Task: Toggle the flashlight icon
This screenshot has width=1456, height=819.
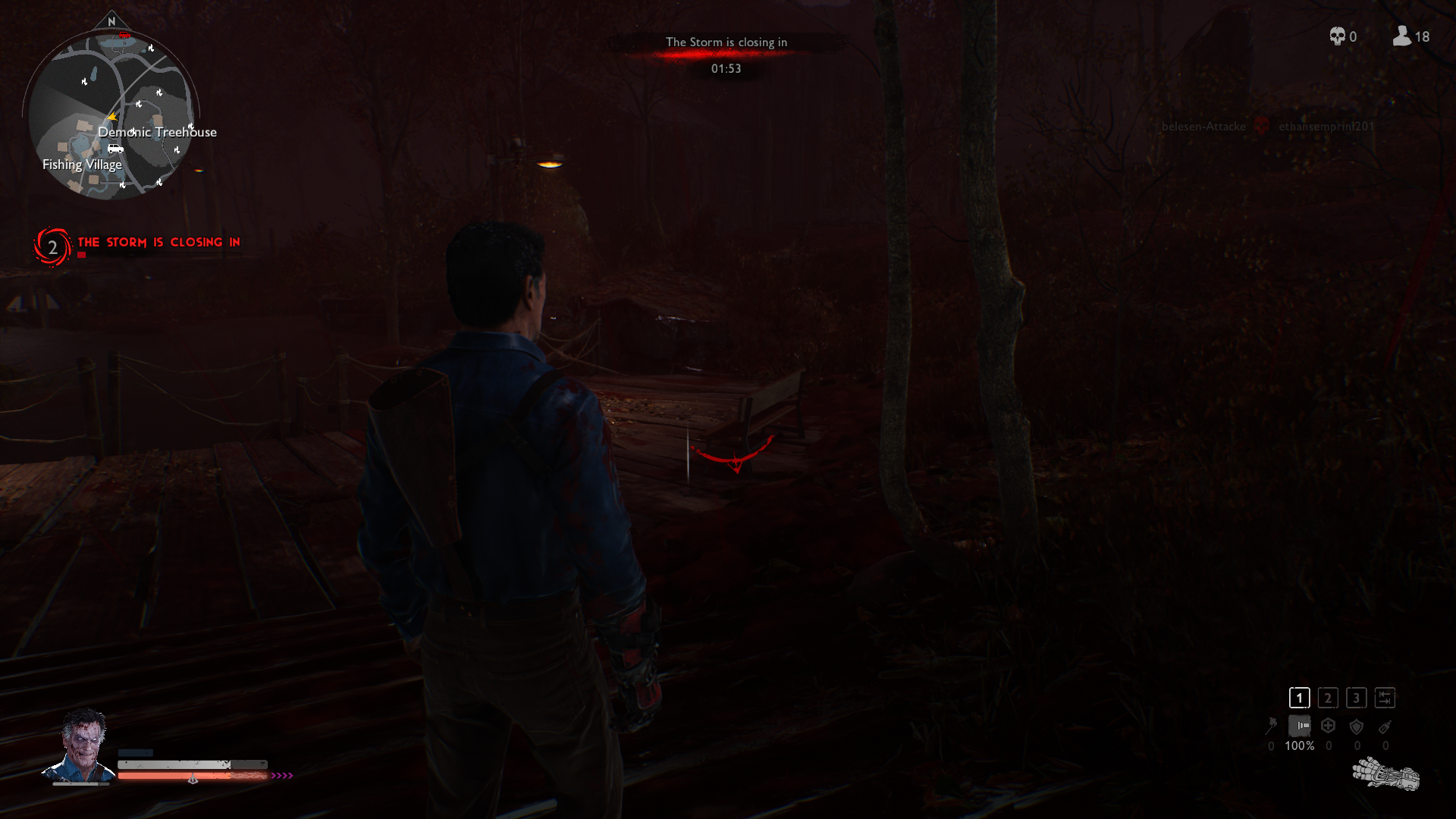Action: (x=1300, y=726)
